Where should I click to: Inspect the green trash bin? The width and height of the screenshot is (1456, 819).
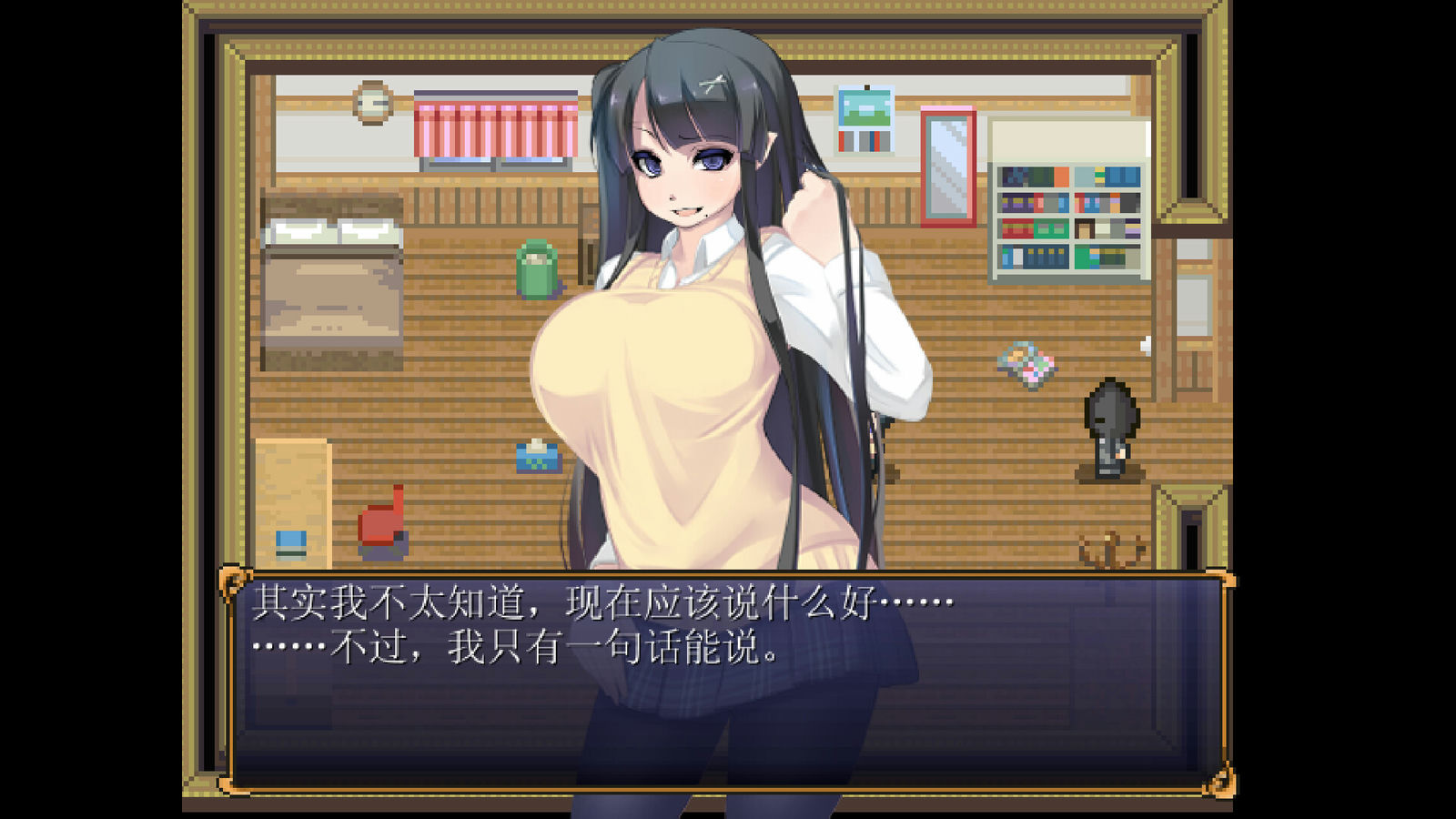(x=537, y=267)
